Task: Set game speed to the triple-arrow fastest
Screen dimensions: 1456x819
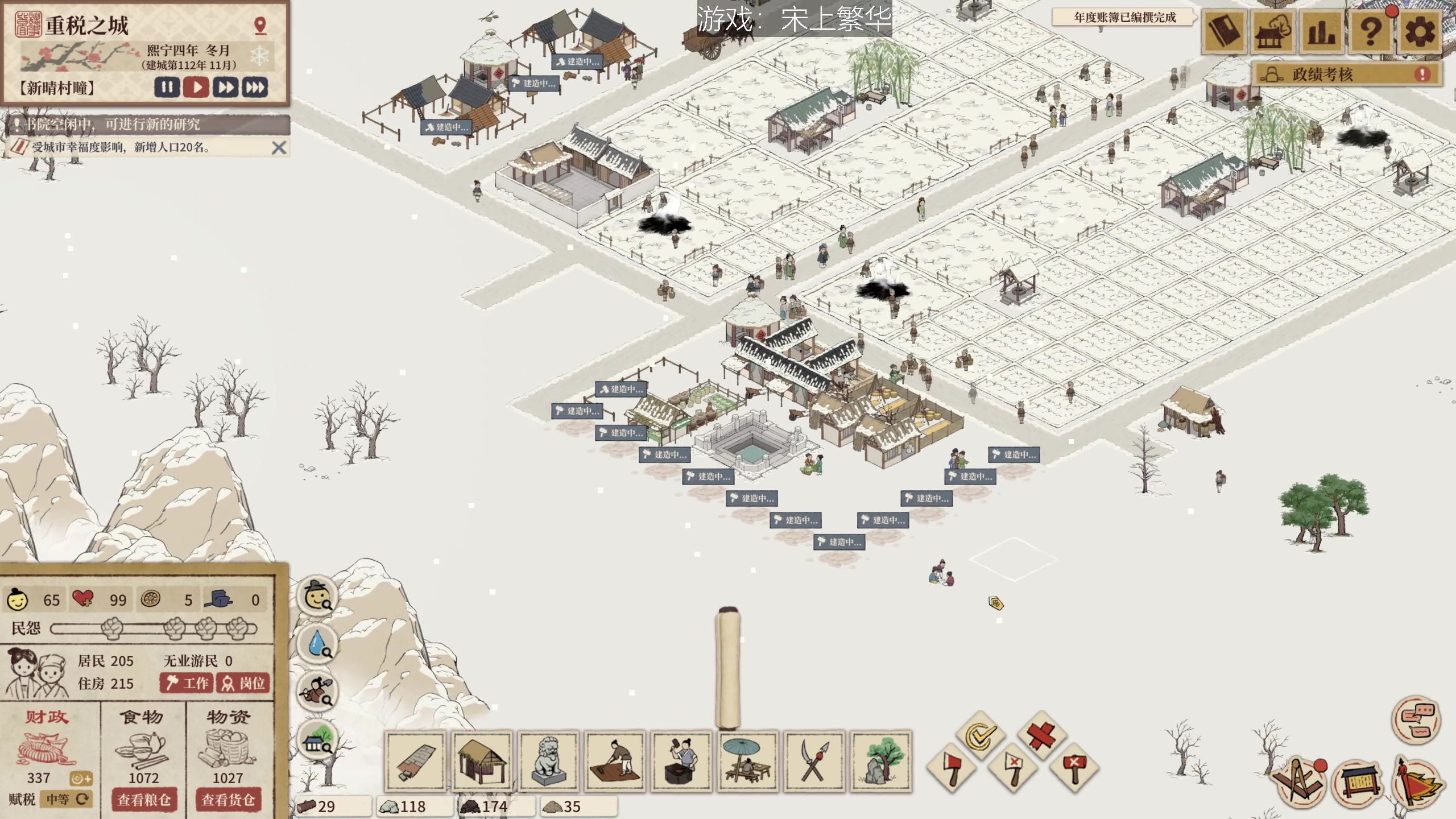Action: (x=254, y=88)
